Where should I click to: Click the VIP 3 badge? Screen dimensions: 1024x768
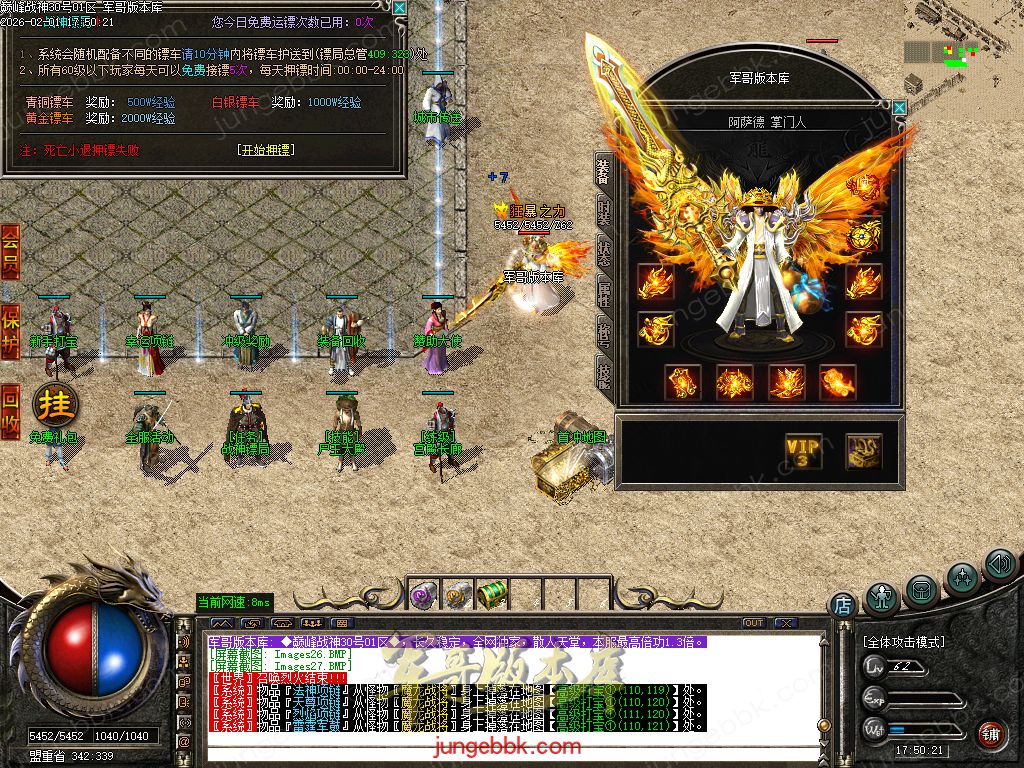point(803,451)
